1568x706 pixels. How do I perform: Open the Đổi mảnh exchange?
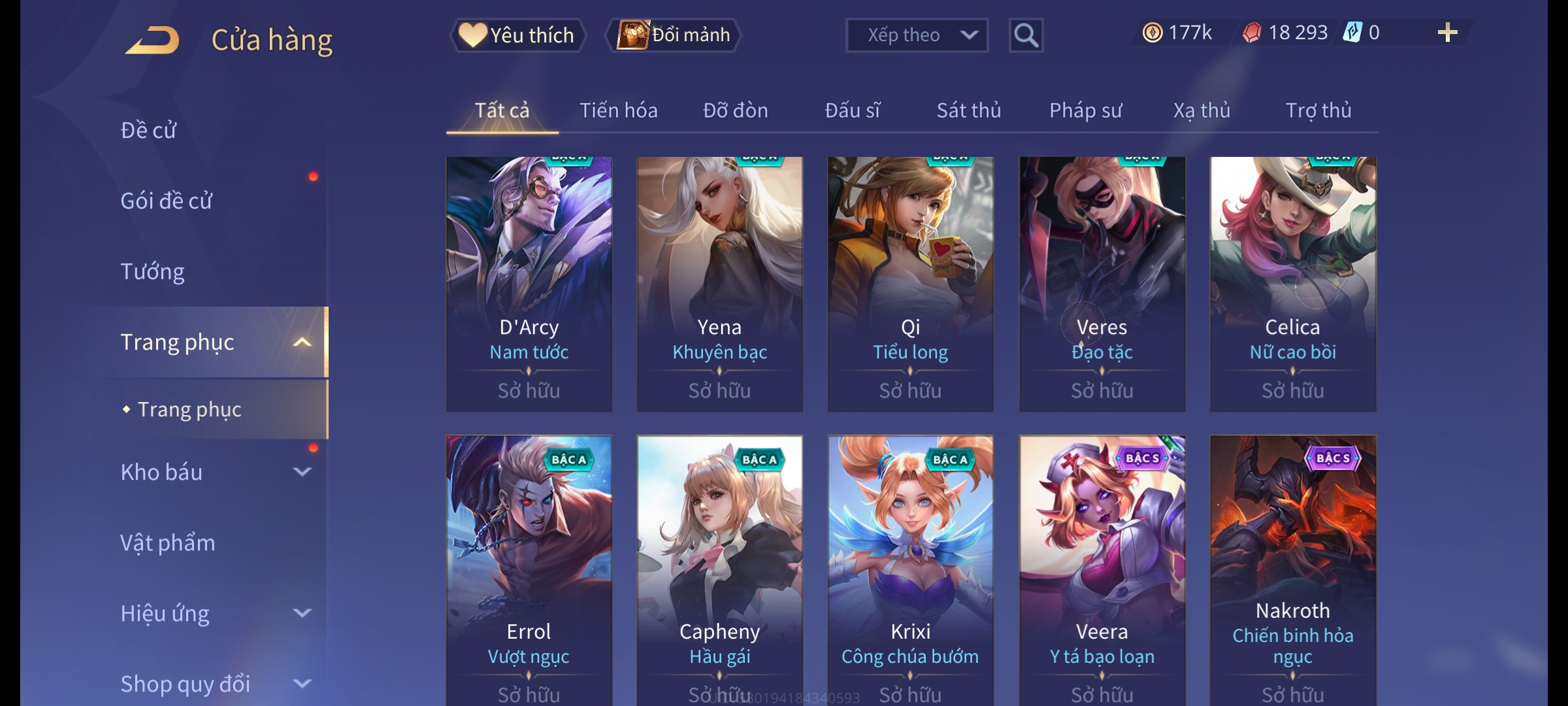[x=674, y=35]
